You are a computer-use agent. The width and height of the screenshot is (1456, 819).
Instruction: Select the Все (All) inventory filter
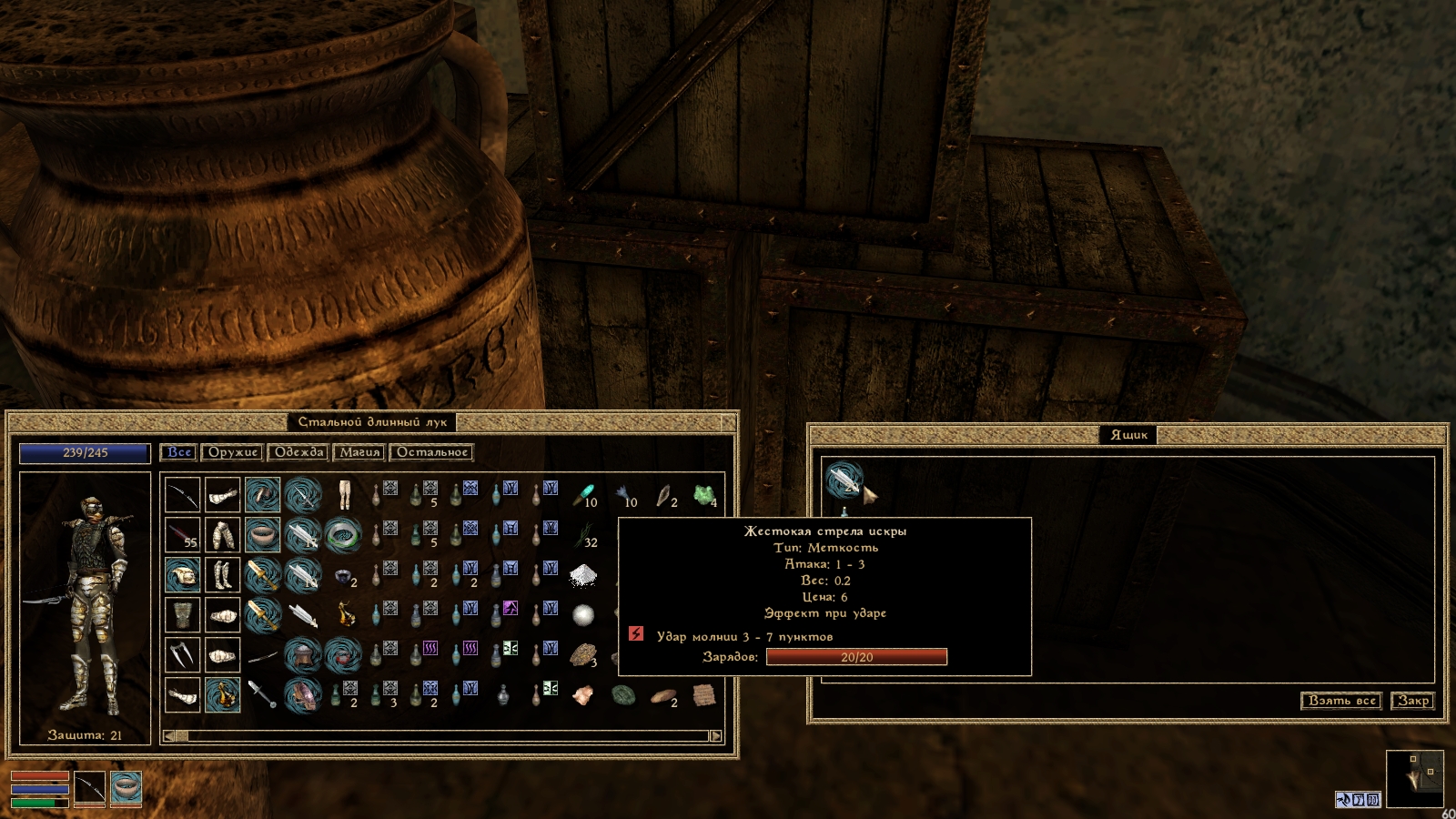tap(179, 452)
